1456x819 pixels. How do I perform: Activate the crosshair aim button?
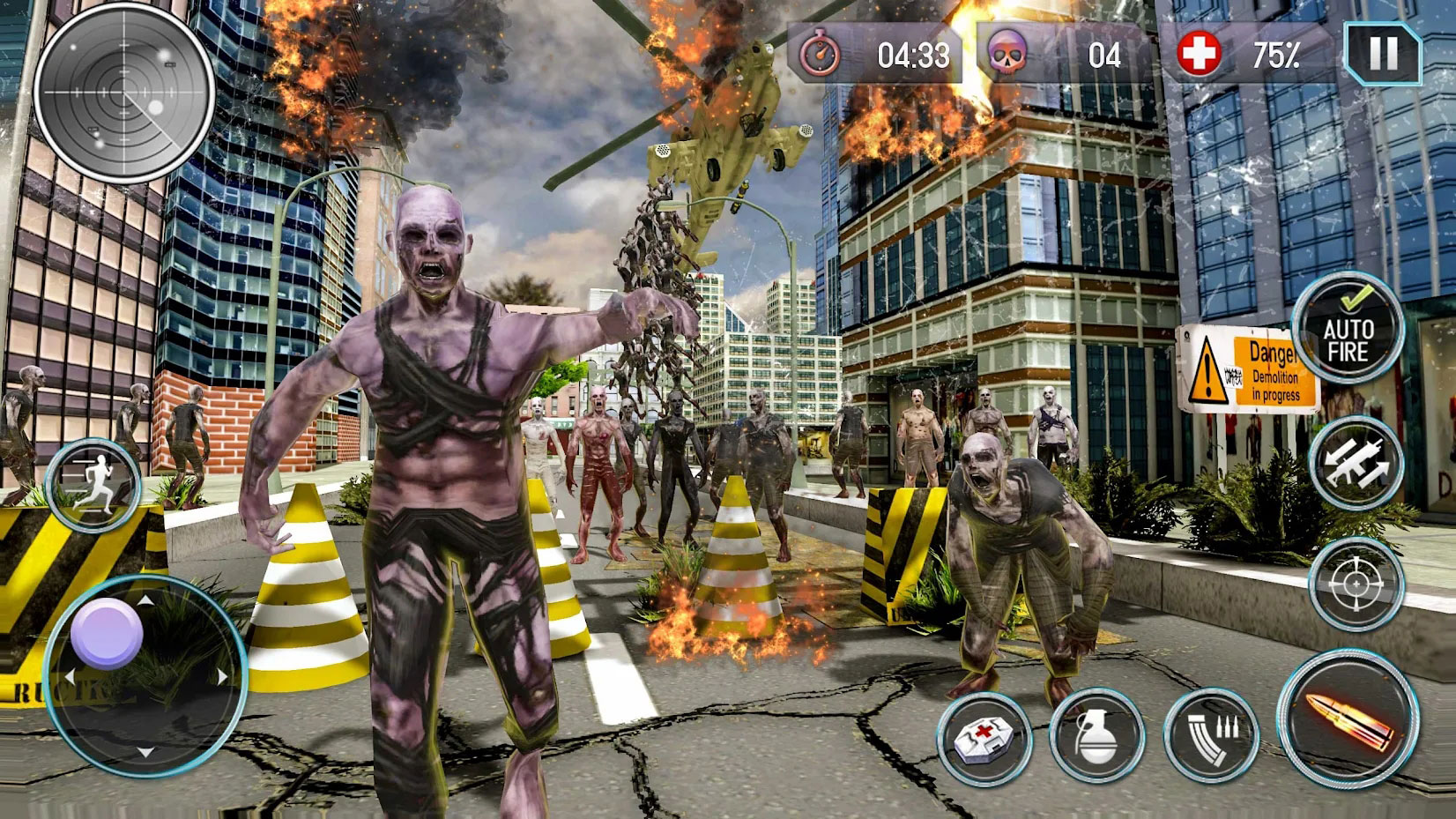(1356, 584)
